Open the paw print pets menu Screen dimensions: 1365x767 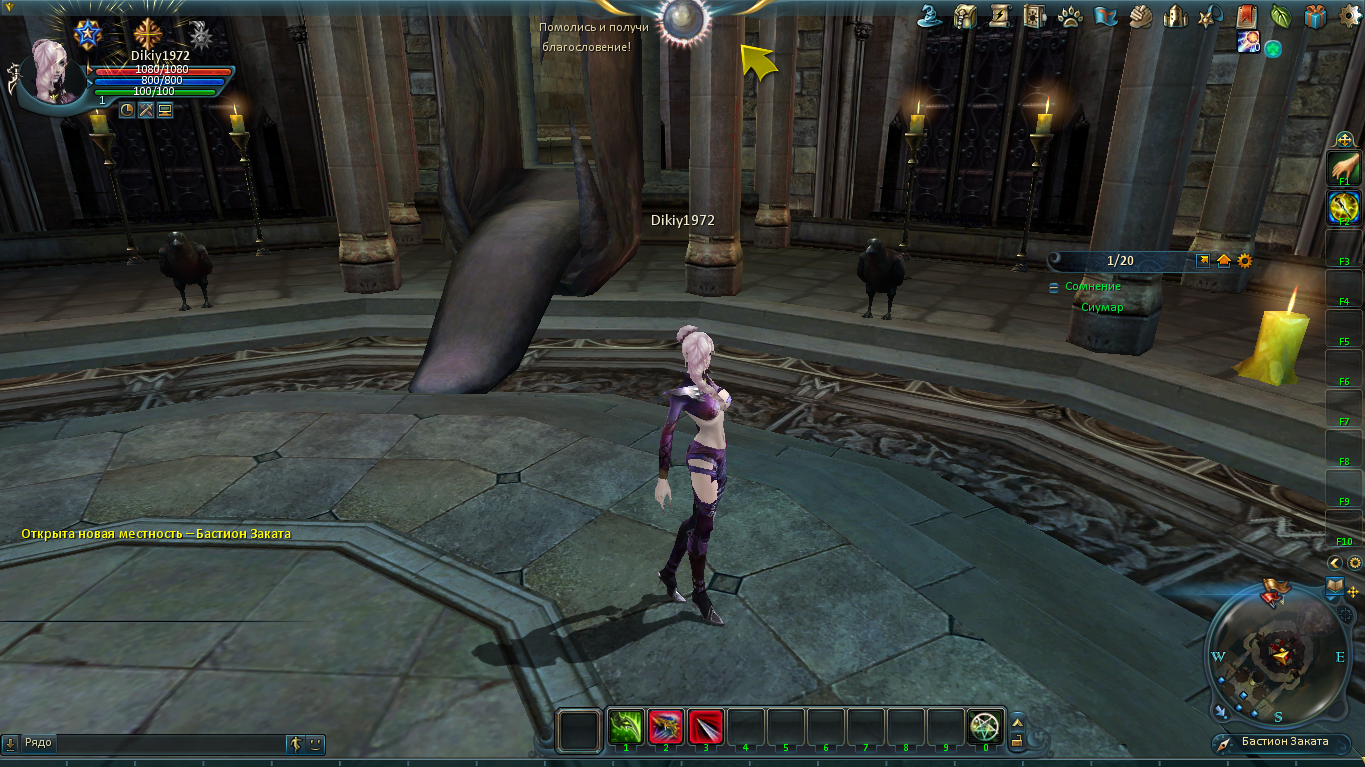pyautogui.click(x=1070, y=16)
